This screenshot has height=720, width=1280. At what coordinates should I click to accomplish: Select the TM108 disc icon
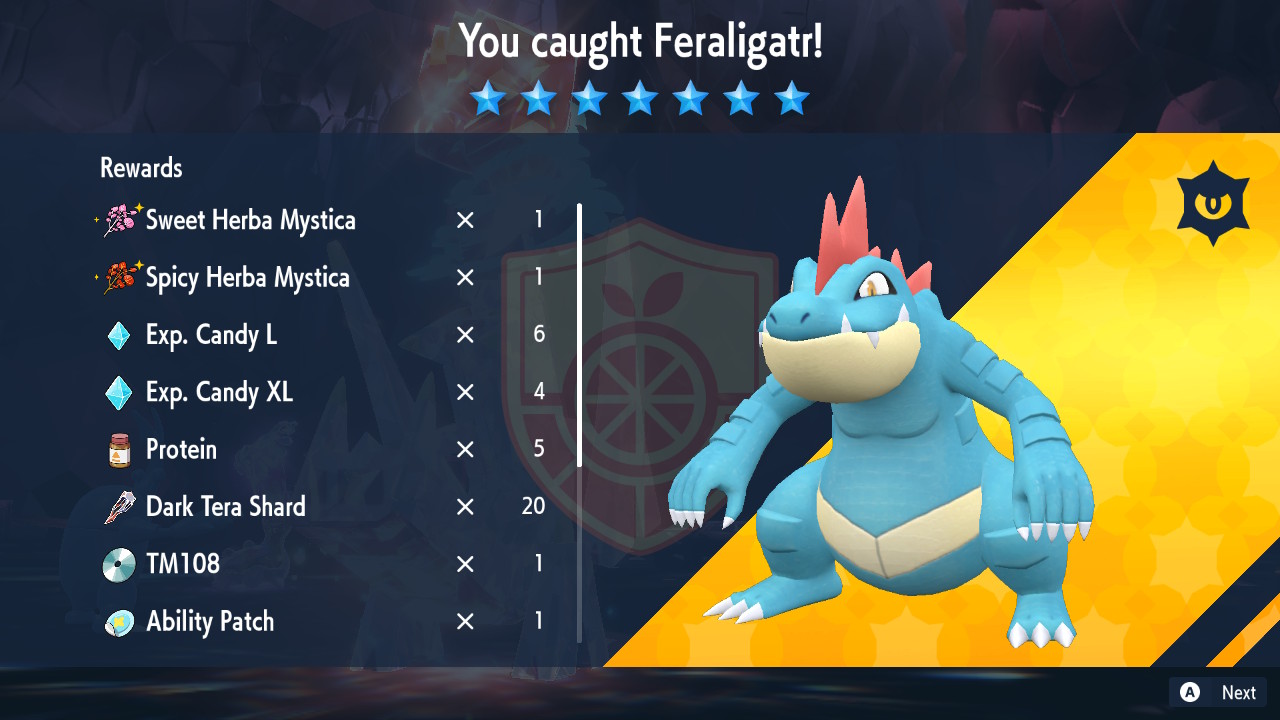[118, 563]
